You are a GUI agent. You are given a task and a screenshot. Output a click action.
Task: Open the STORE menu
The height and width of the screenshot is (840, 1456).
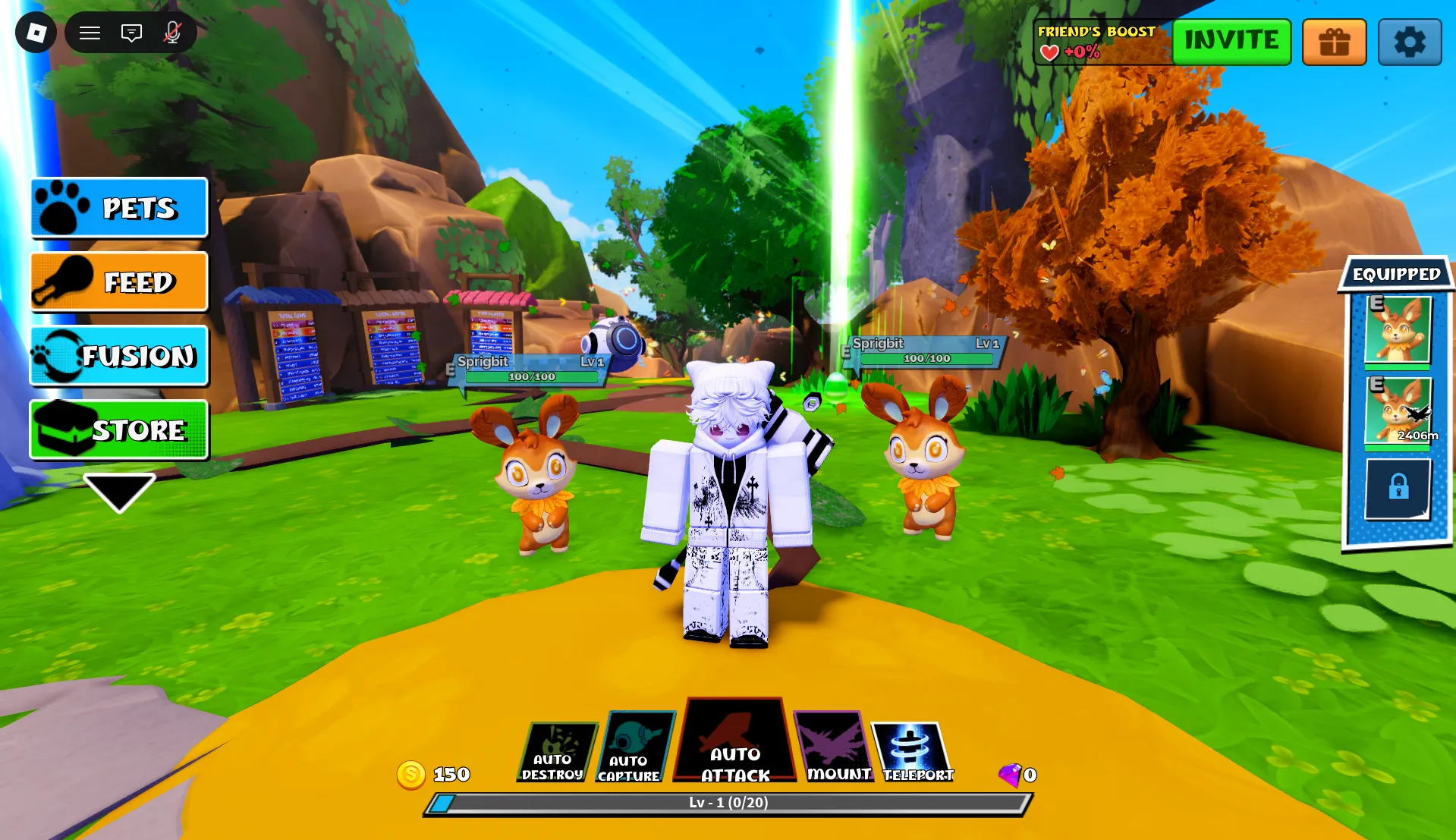coord(118,429)
